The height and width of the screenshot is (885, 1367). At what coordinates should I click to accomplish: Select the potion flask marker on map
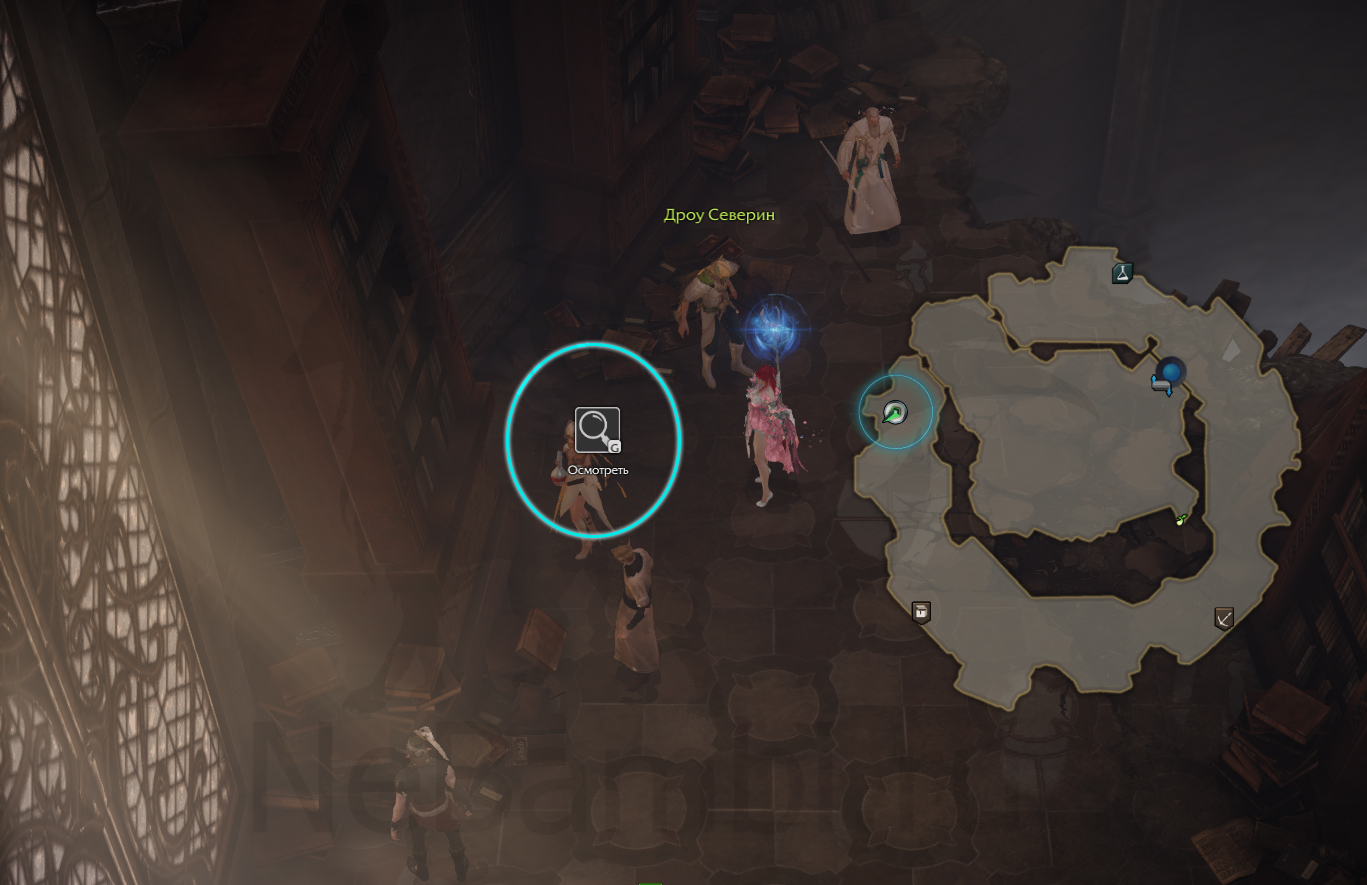1122,272
